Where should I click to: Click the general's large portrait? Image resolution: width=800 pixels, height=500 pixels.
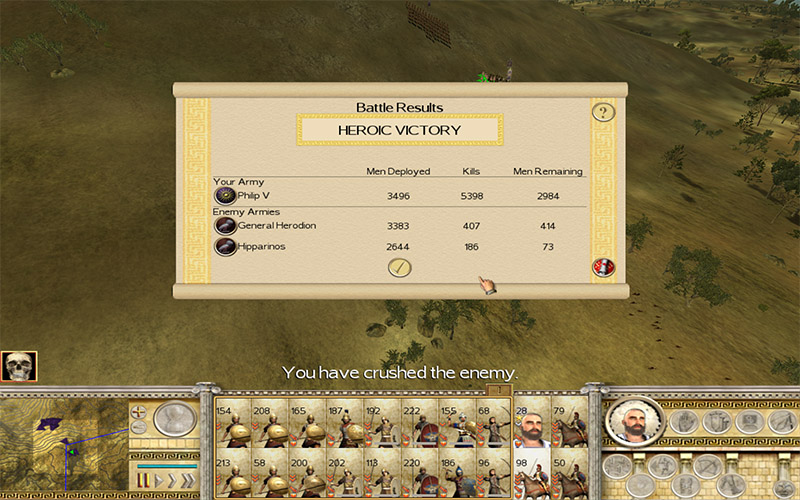(633, 423)
